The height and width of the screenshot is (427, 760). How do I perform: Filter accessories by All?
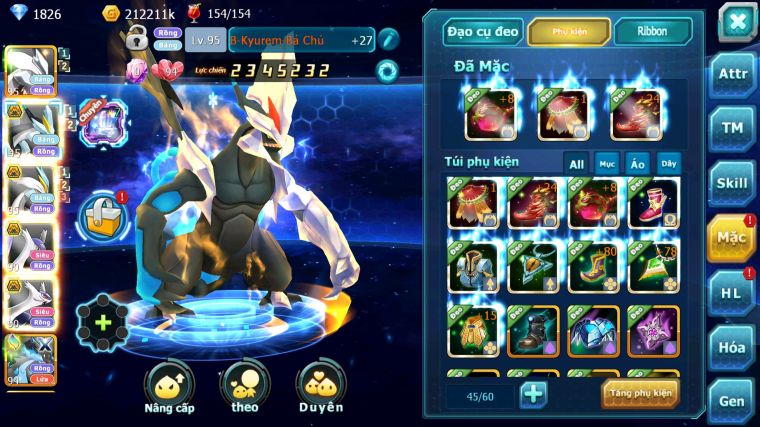tap(576, 163)
